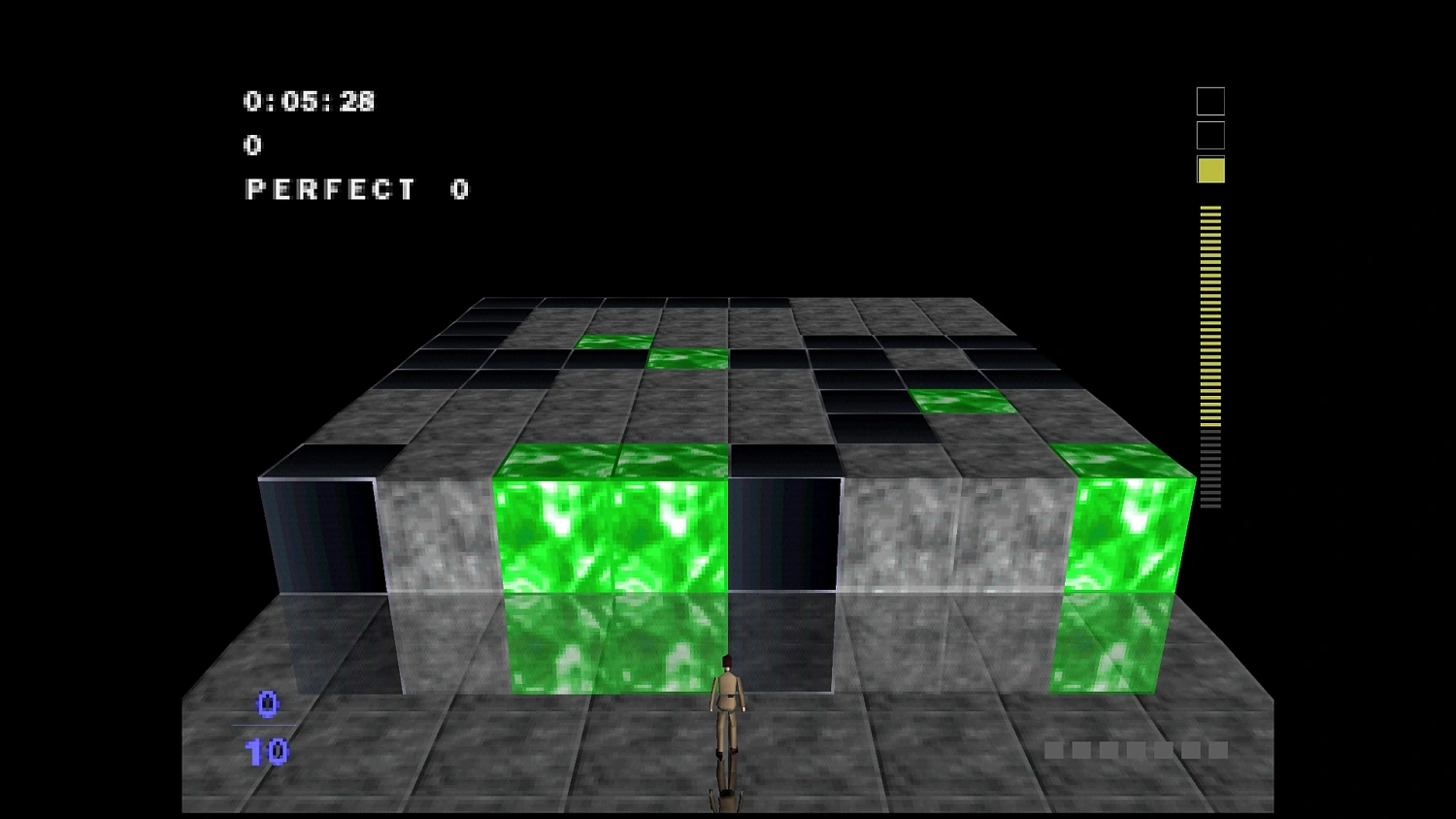Click the filled yellow square indicator
Viewport: 1456px width, 819px height.
click(x=1208, y=170)
